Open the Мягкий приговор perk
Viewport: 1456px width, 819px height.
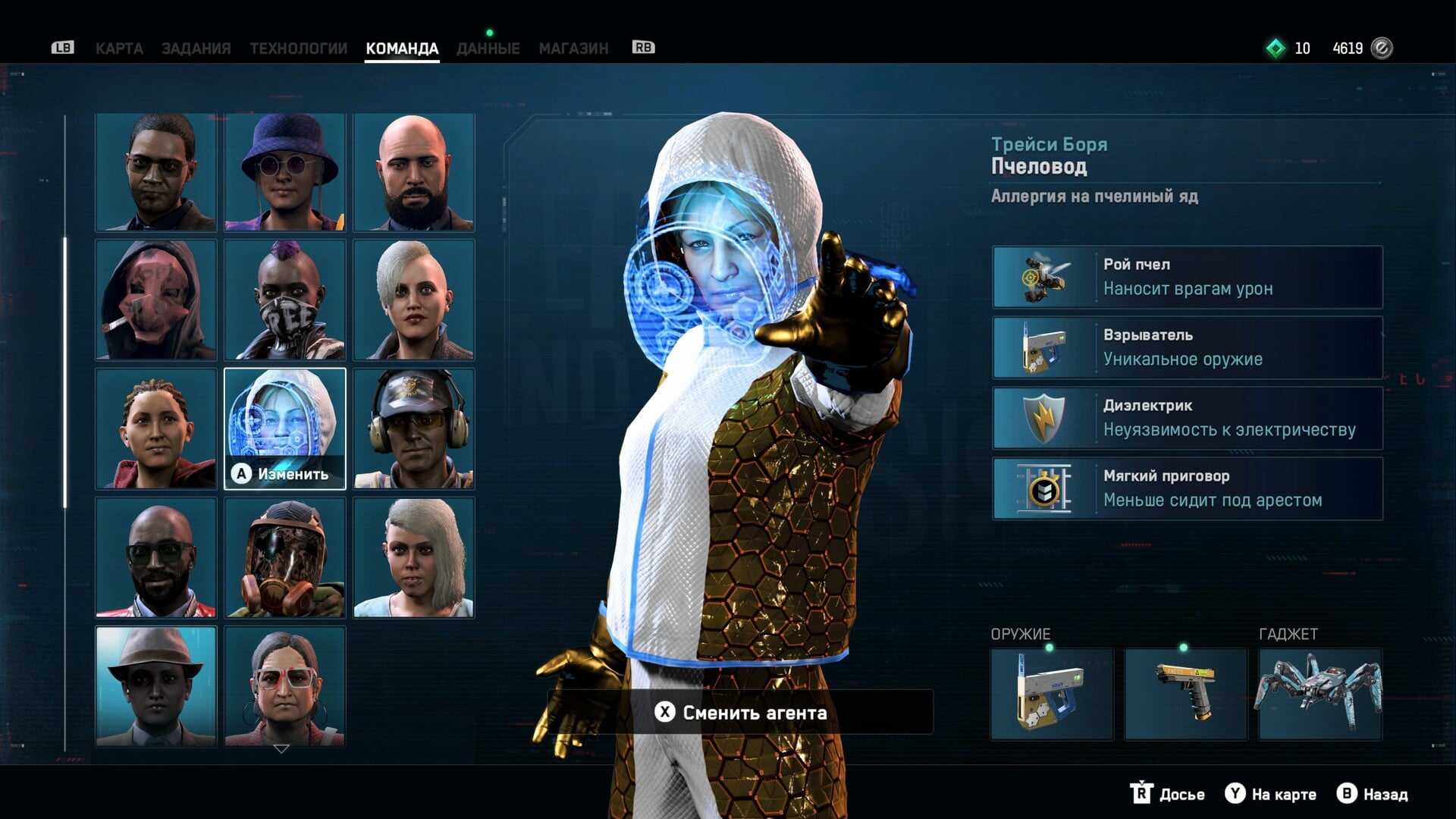(1188, 488)
